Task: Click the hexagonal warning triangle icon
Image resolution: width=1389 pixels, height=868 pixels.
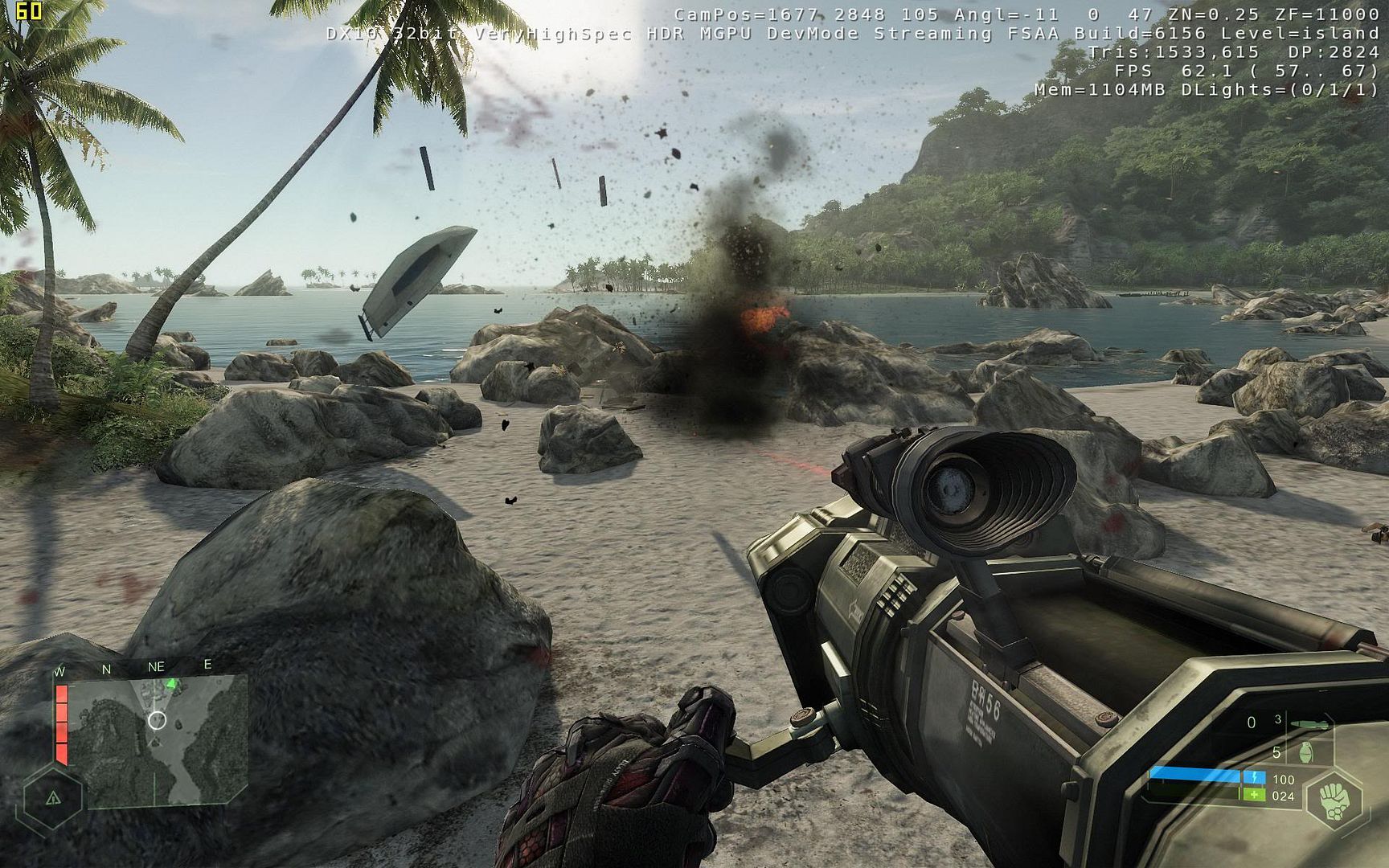Action: [53, 798]
